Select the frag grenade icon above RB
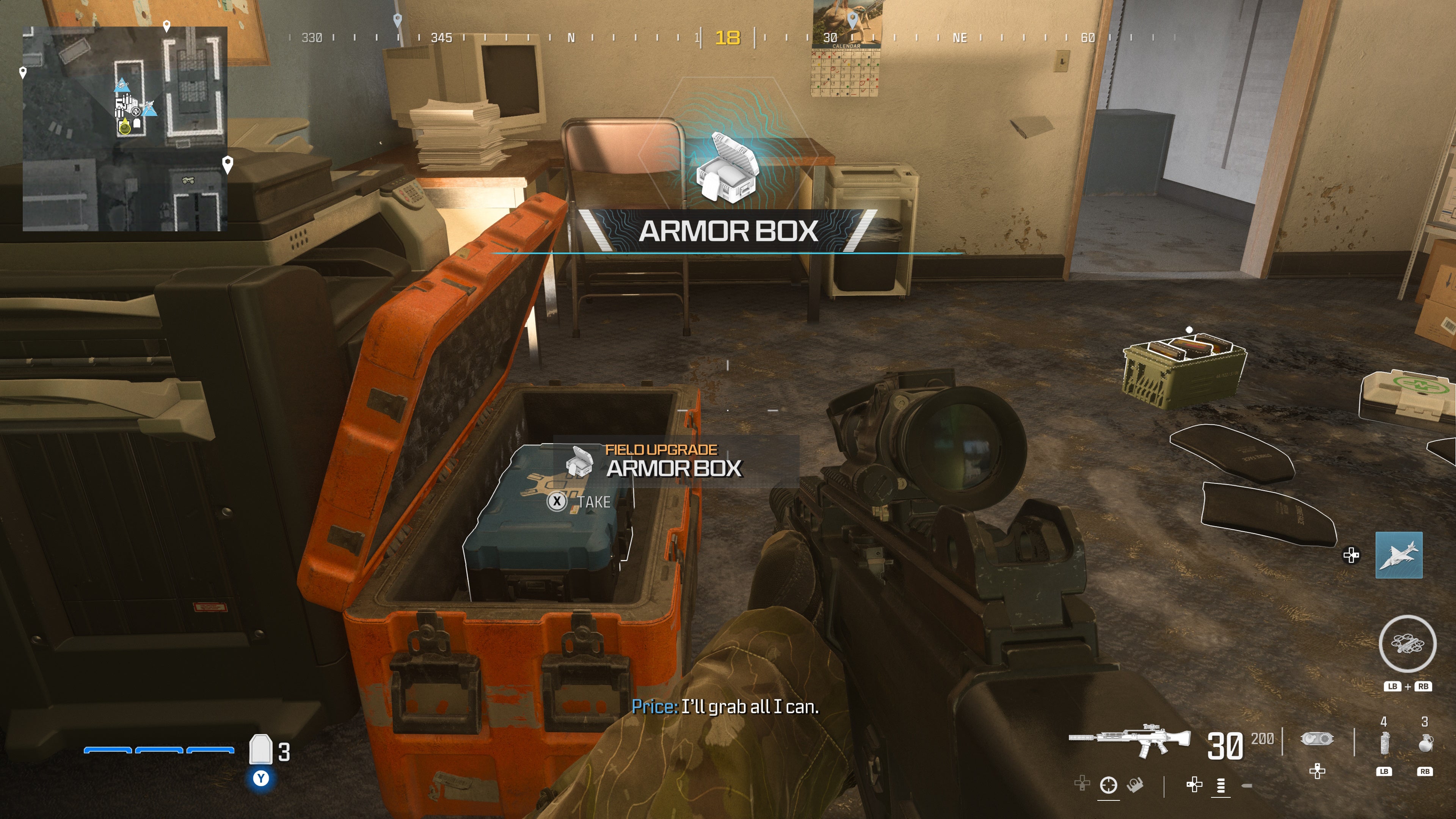The width and height of the screenshot is (1456, 819). [x=1426, y=743]
